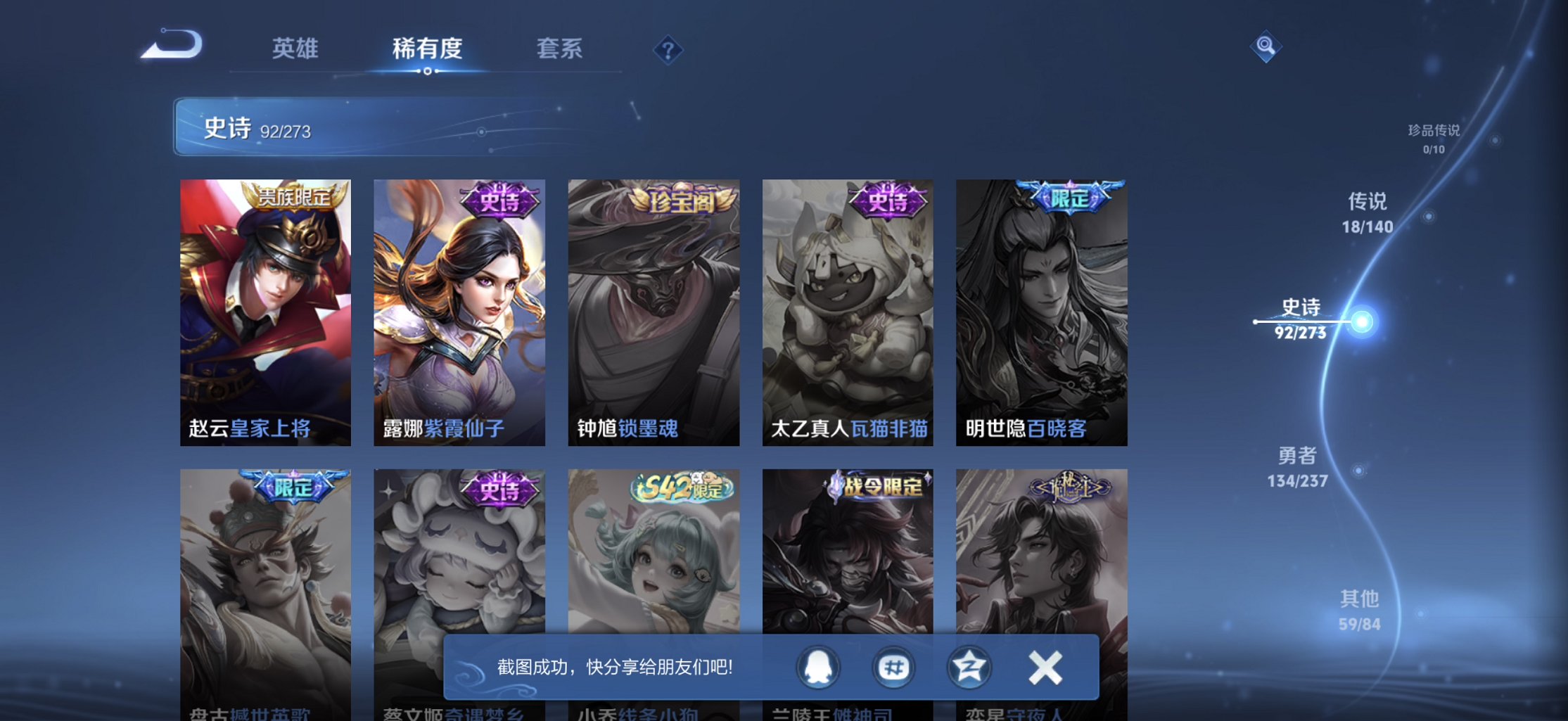Image resolution: width=1568 pixels, height=721 pixels.
Task: Switch to the 英雄 tab
Action: pos(294,49)
